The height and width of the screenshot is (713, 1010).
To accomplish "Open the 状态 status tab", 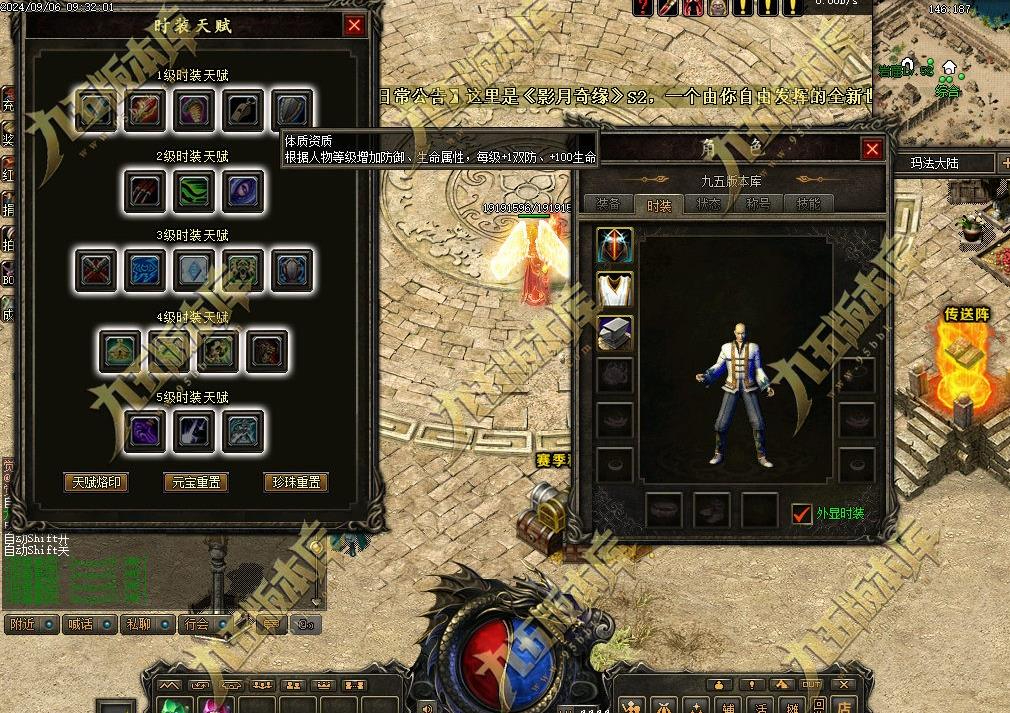I will 708,204.
